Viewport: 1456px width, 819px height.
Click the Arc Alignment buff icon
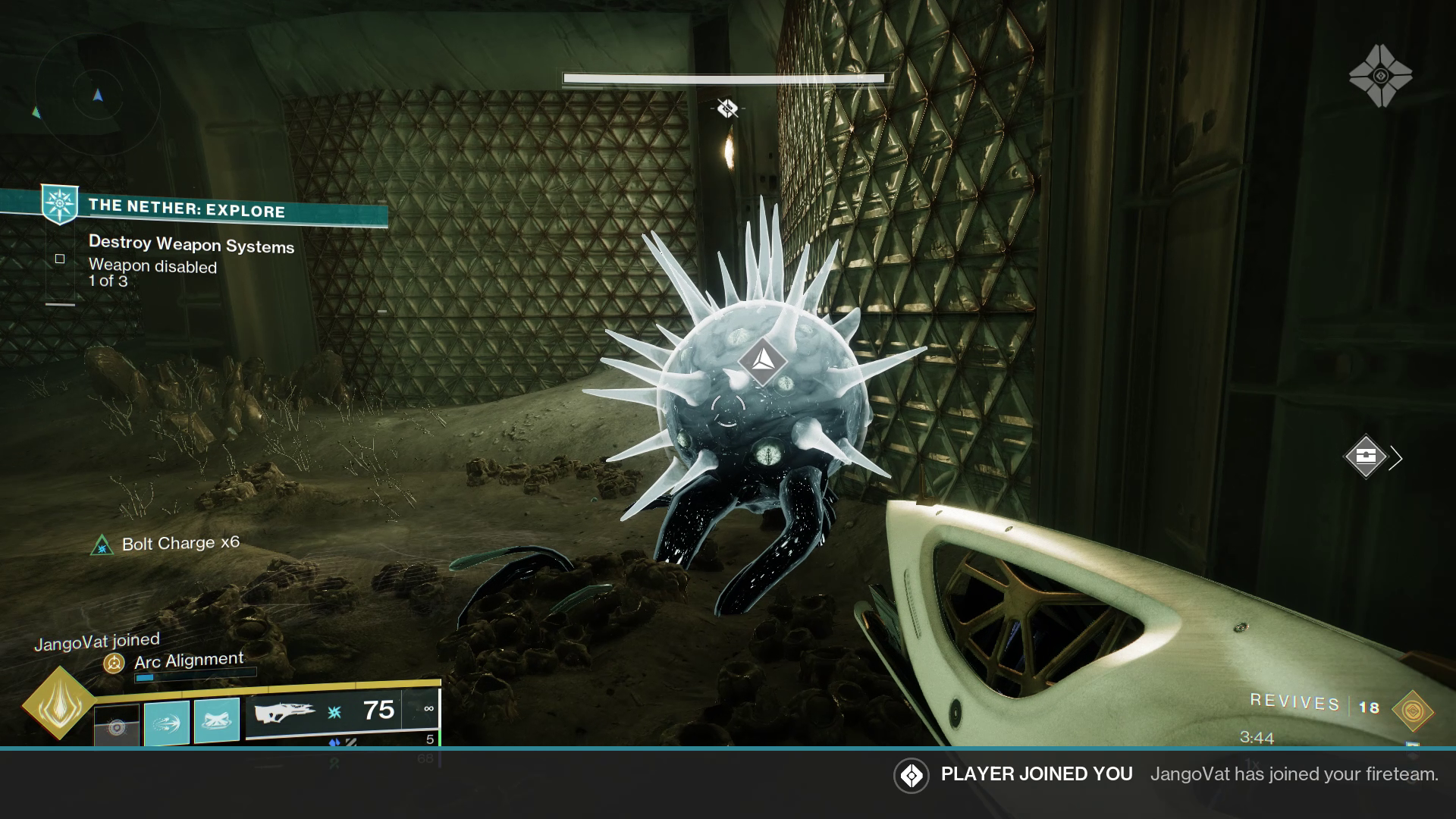click(x=114, y=664)
